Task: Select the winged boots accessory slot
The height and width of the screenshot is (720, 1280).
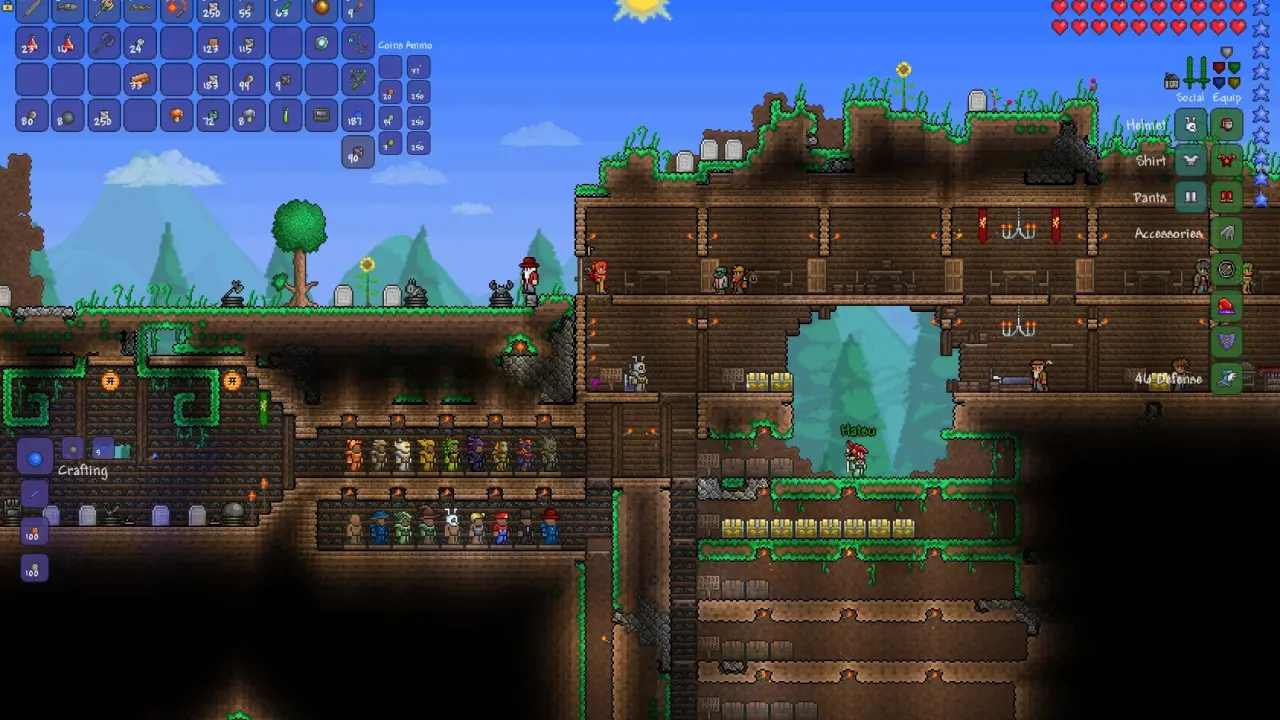Action: click(x=1227, y=377)
